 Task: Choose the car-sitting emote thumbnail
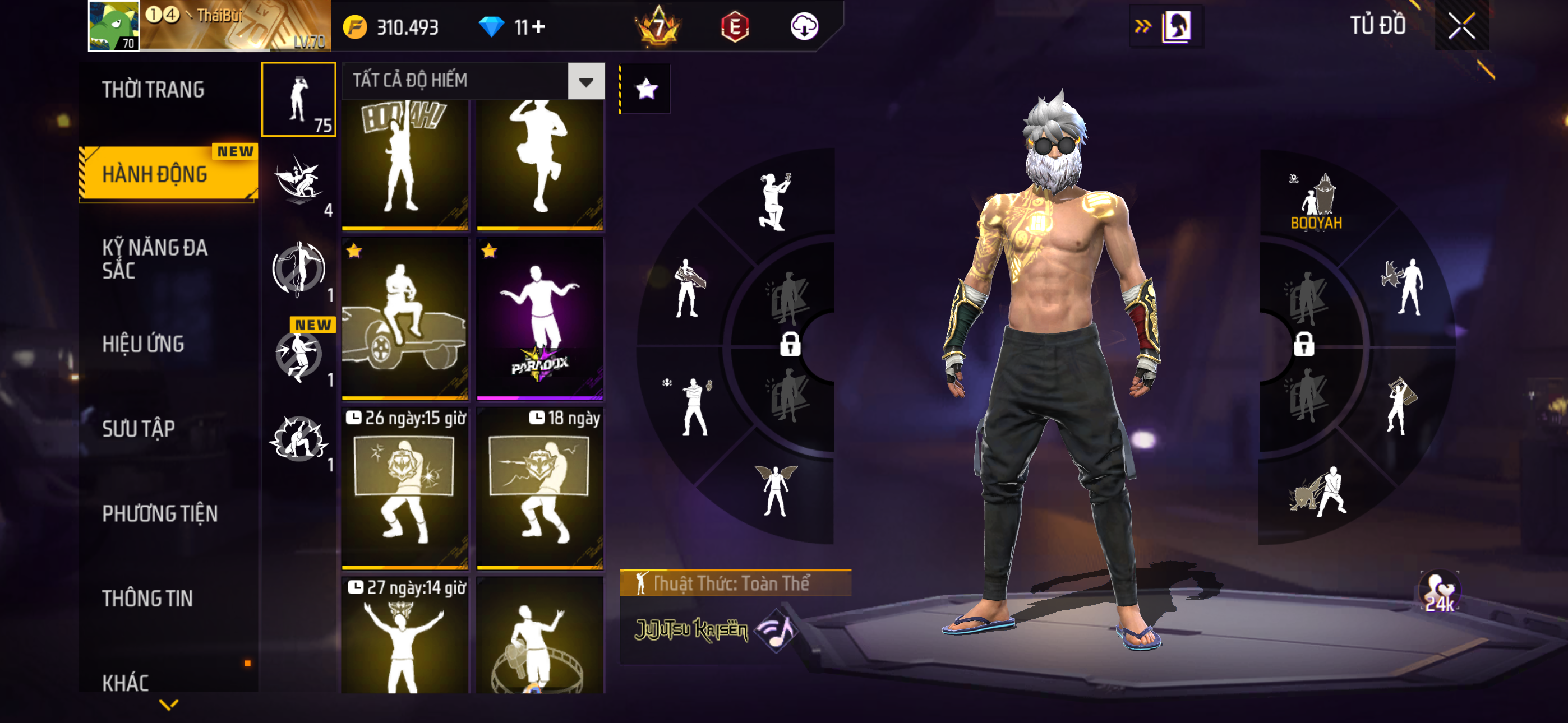pyautogui.click(x=405, y=318)
